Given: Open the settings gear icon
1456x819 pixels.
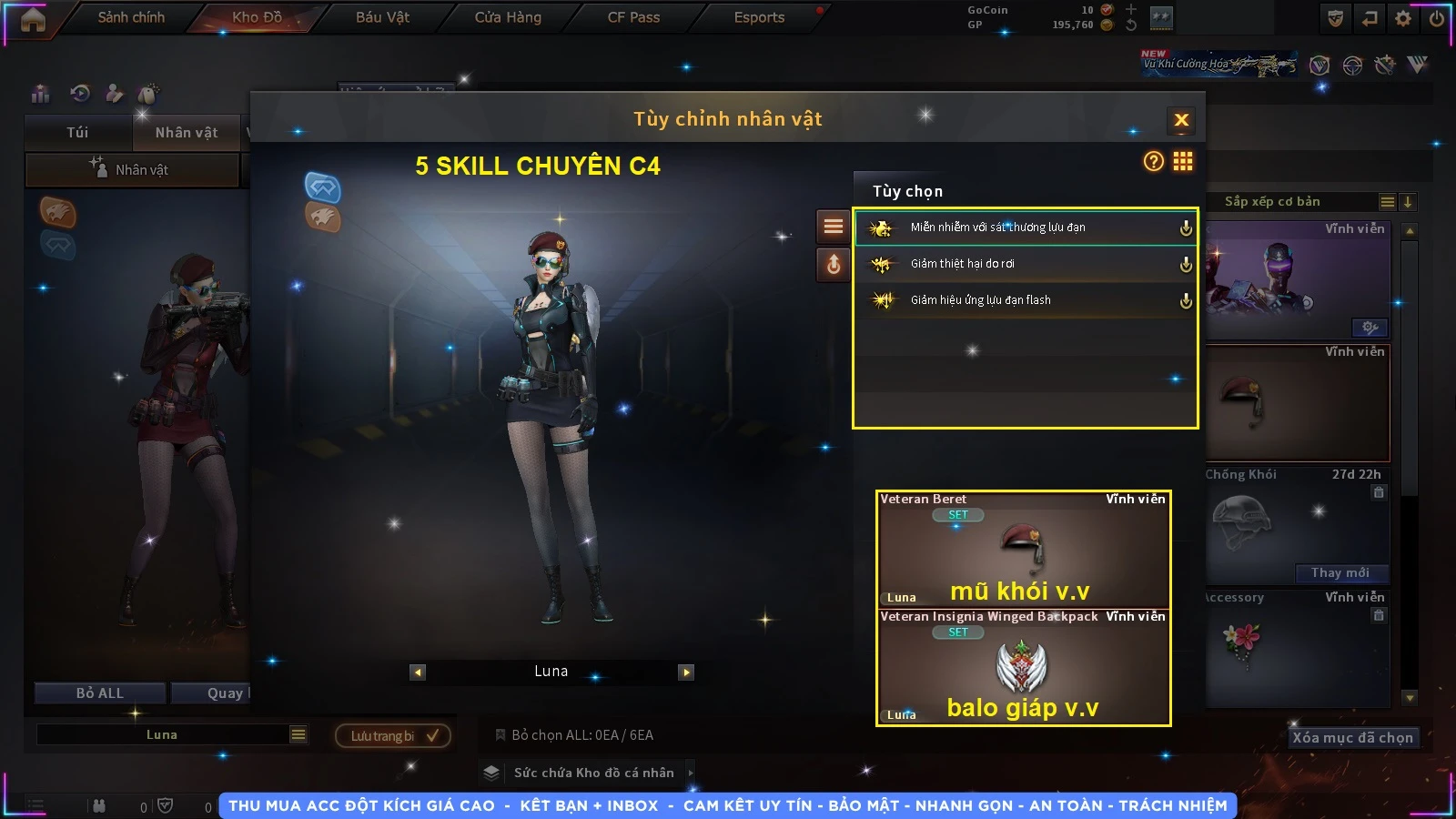Looking at the screenshot, I should point(1403,18).
